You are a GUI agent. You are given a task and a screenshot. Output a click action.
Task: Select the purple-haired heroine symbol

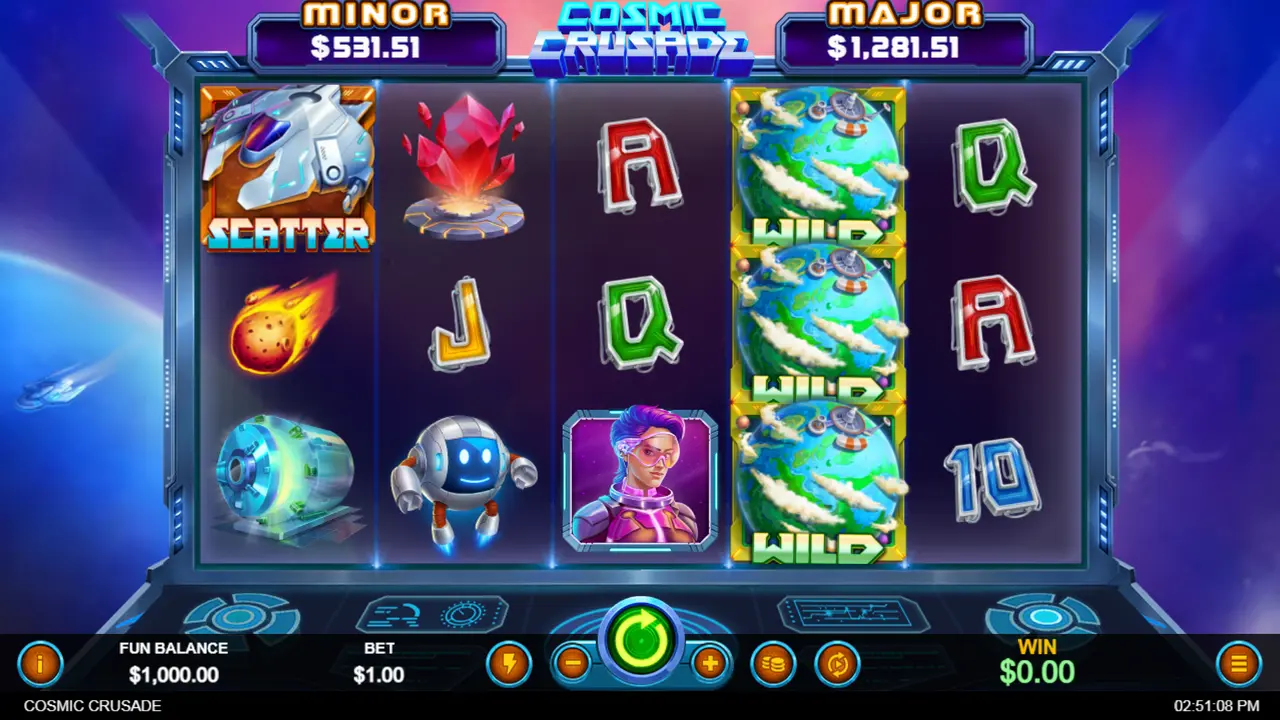[643, 480]
